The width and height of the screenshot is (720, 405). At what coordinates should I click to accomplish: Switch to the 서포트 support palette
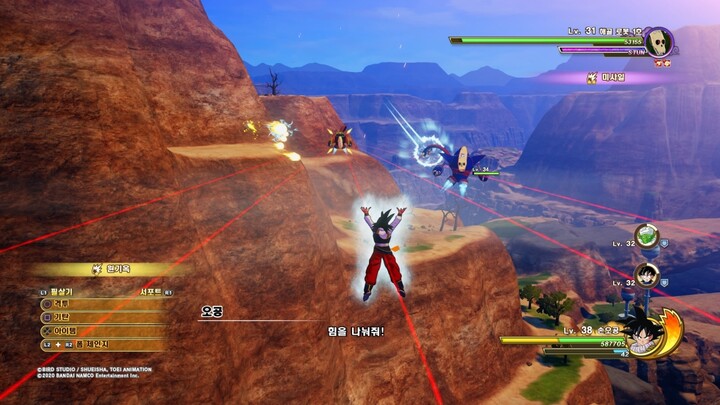(x=151, y=292)
